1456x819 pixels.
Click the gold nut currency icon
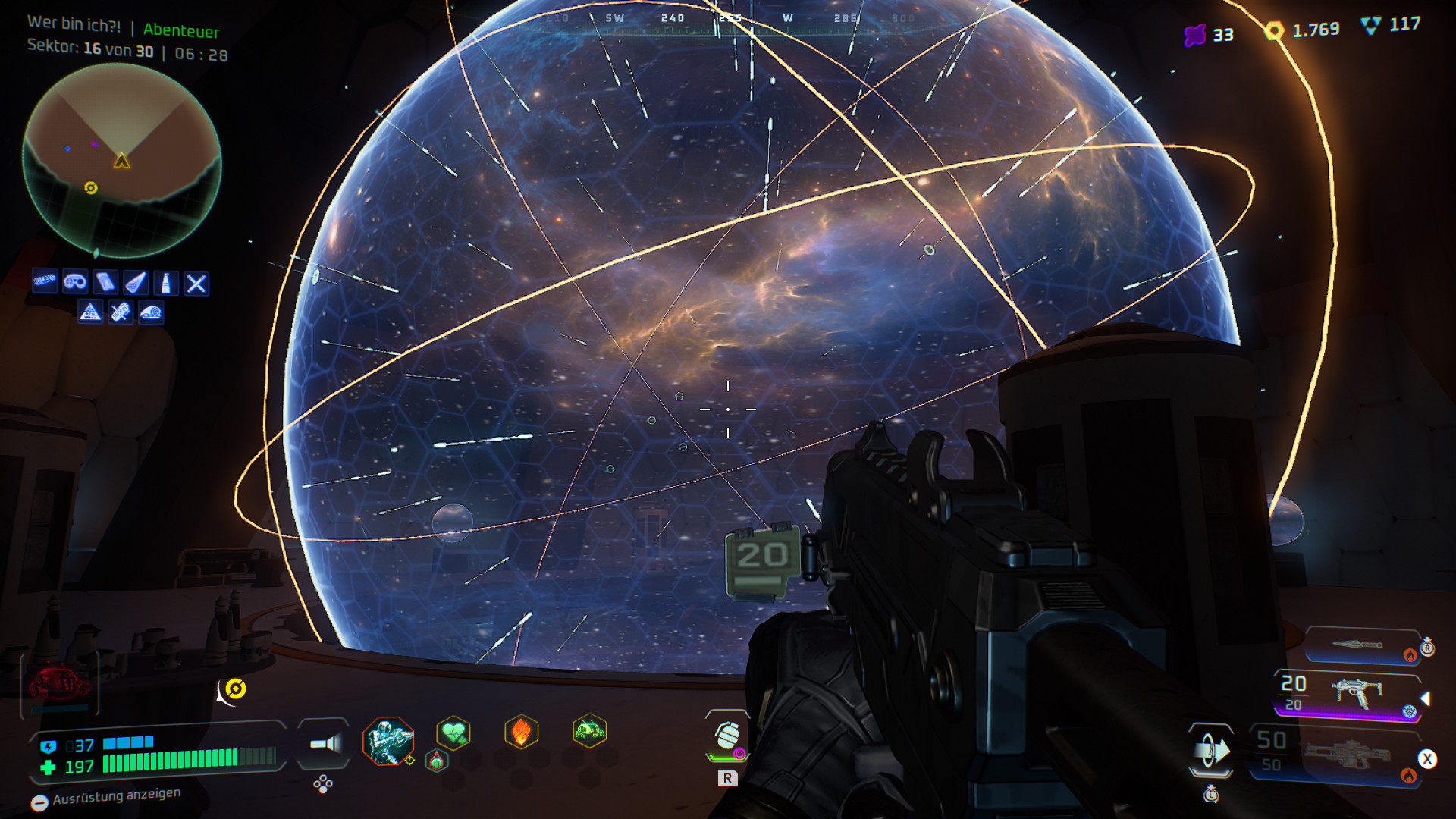1274,30
